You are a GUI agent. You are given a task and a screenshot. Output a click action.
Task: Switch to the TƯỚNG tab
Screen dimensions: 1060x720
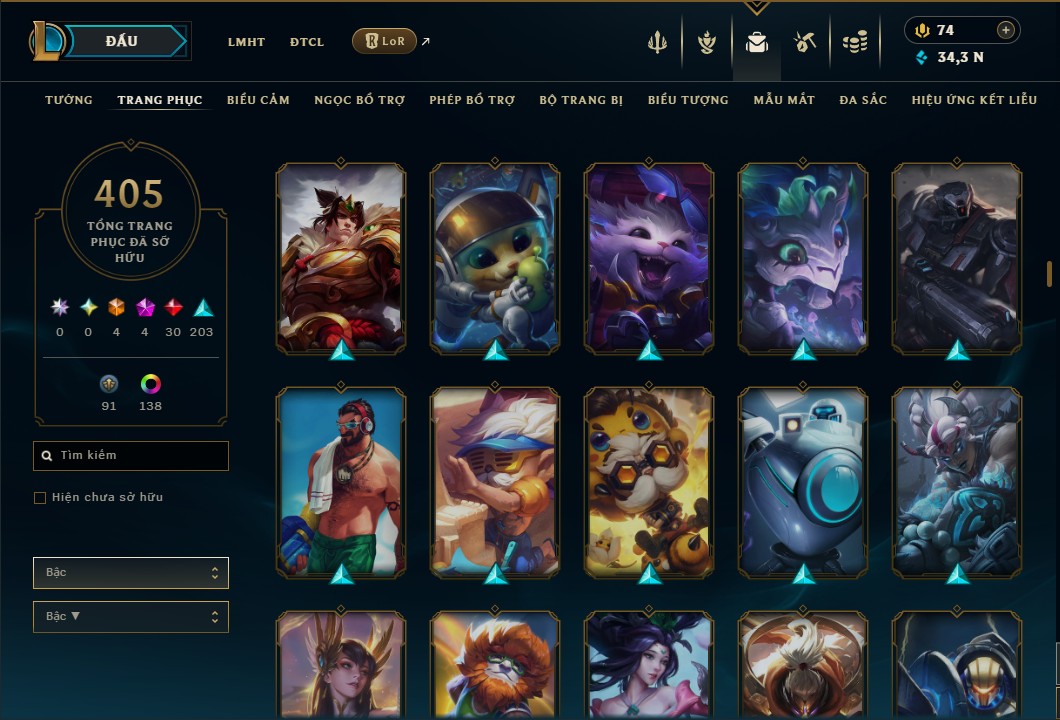pos(69,100)
